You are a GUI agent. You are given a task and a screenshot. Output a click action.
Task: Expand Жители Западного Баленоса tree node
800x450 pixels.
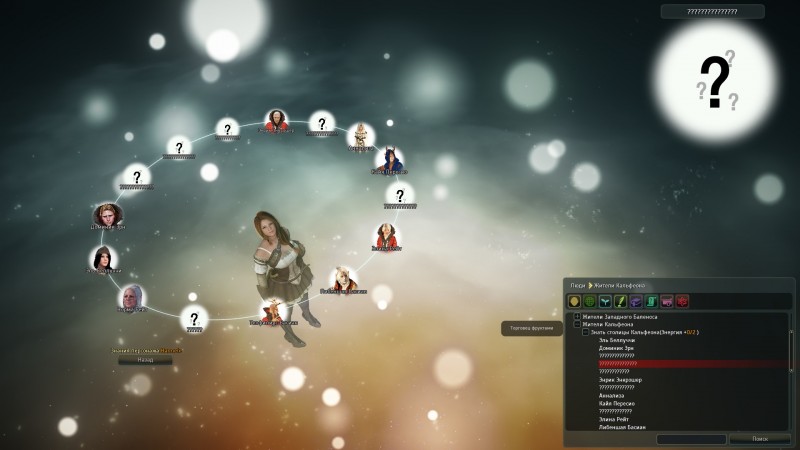[x=577, y=317]
